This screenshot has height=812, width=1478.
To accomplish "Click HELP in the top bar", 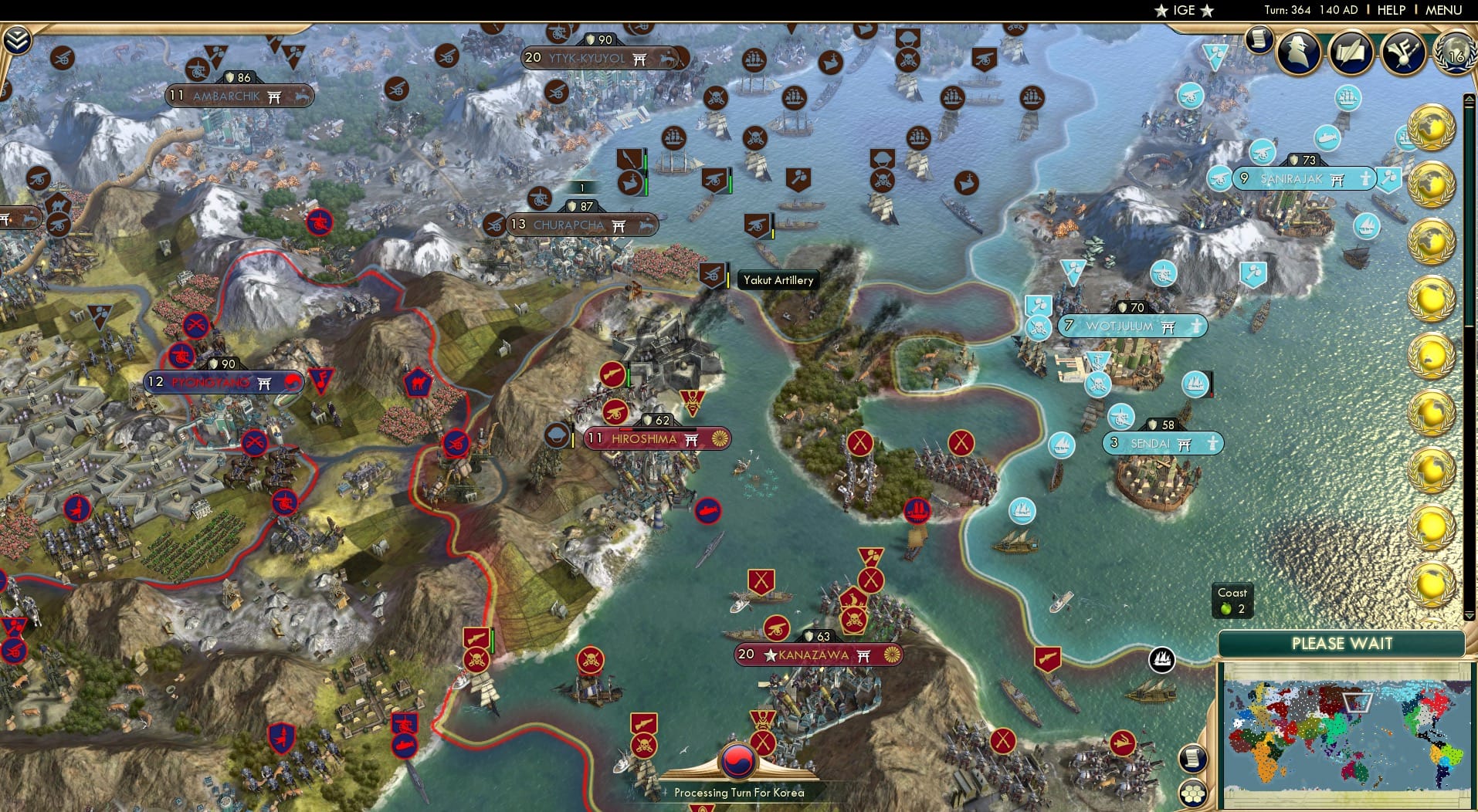I will click(1390, 10).
